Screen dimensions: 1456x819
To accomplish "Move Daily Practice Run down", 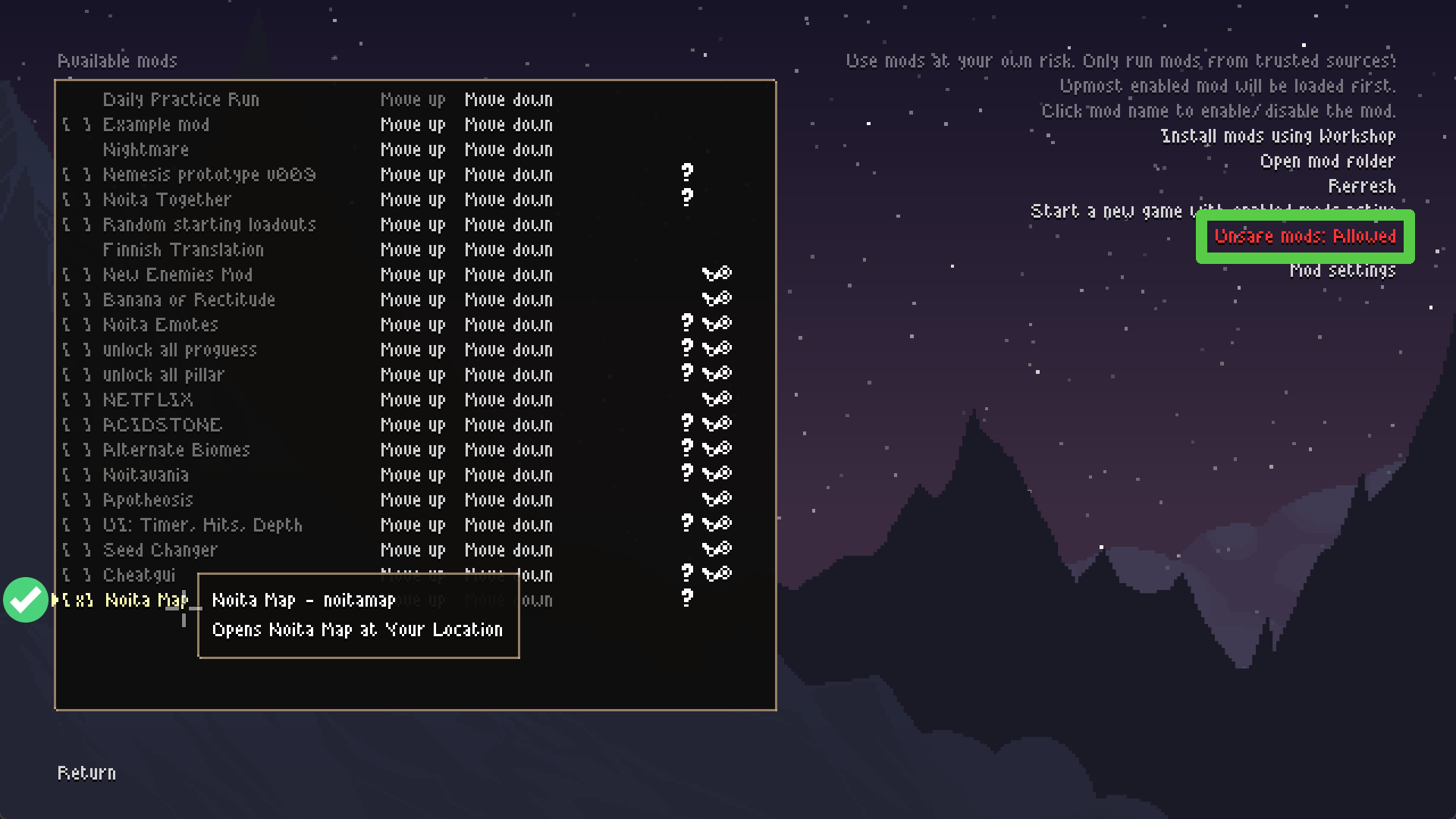I will pos(508,100).
